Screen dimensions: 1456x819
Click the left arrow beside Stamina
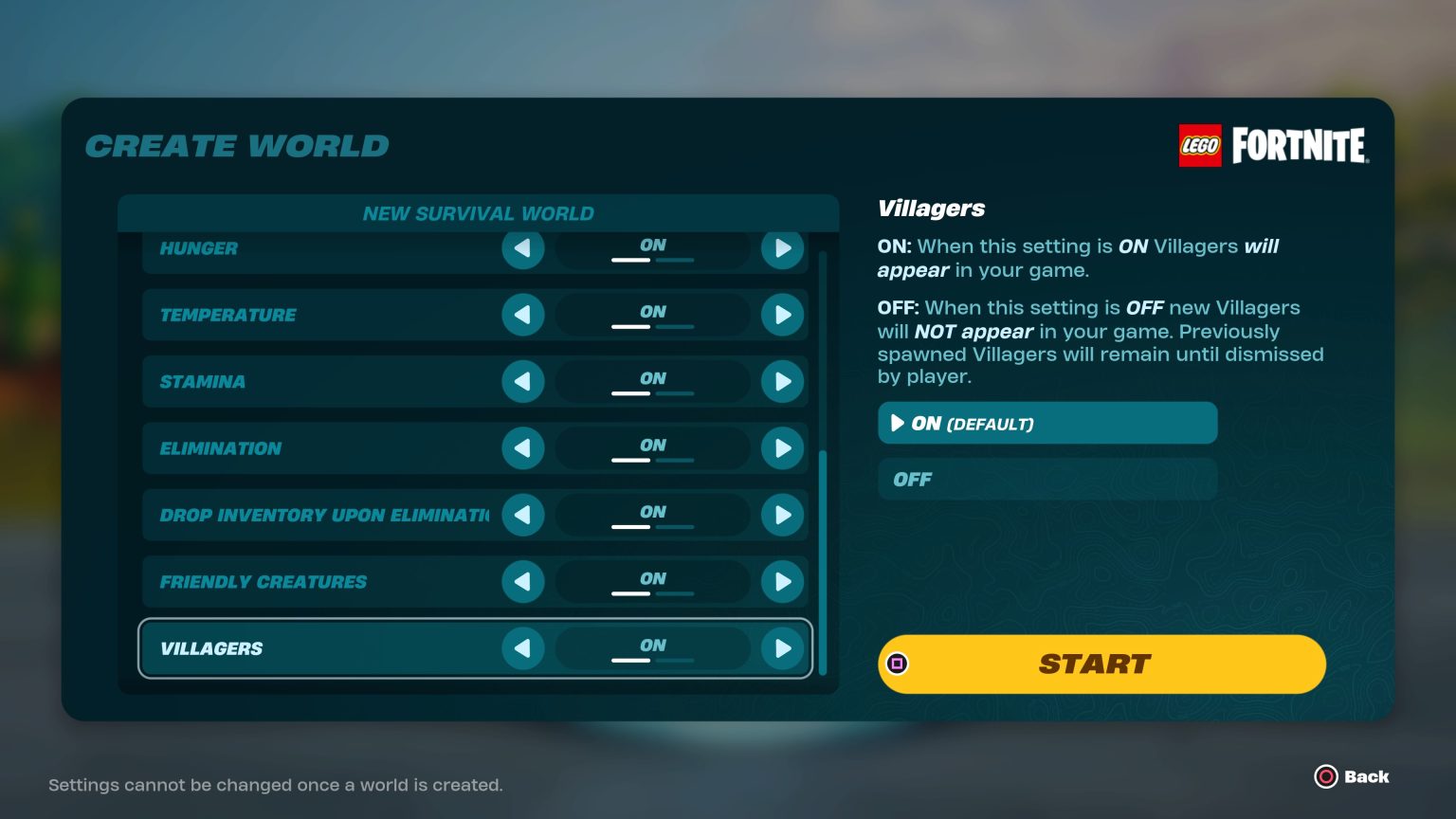tap(522, 381)
